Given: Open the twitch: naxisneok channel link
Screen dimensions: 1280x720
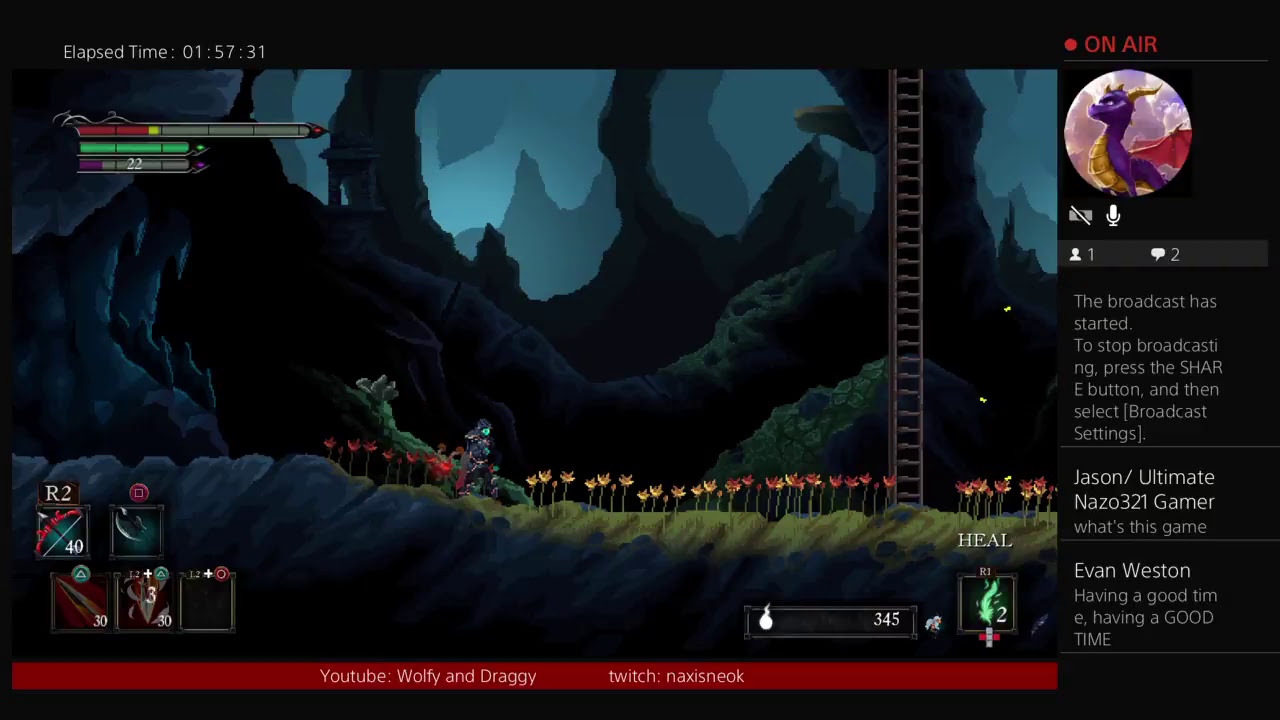Looking at the screenshot, I should (676, 676).
